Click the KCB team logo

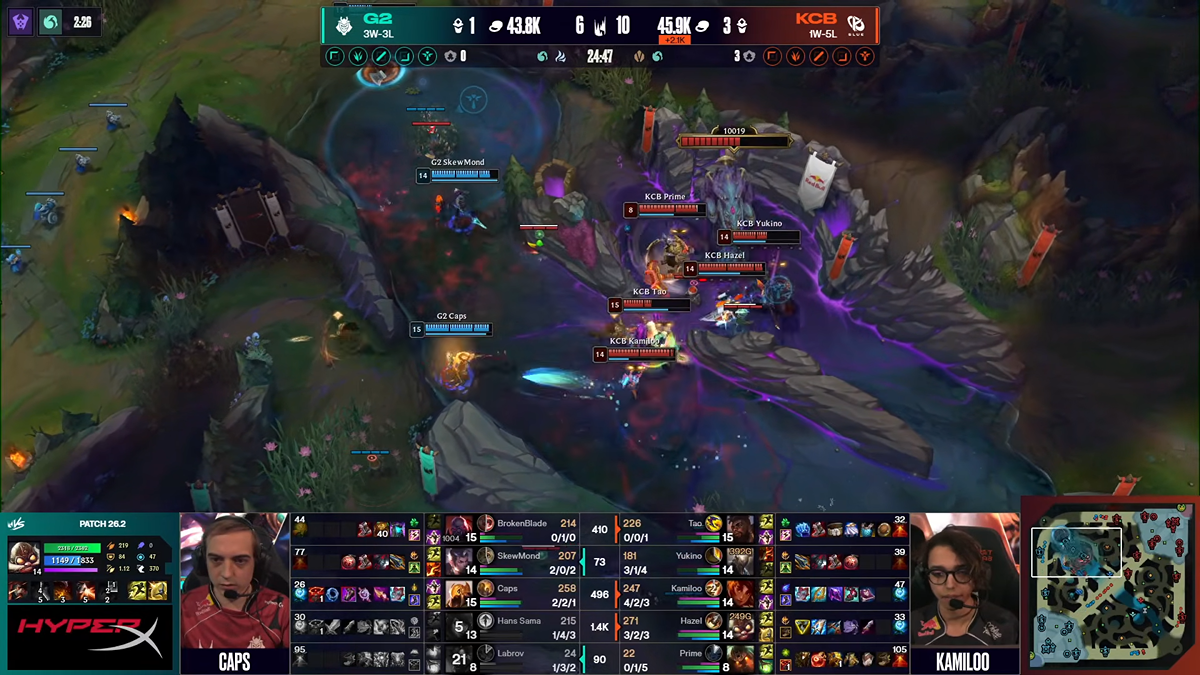[857, 25]
